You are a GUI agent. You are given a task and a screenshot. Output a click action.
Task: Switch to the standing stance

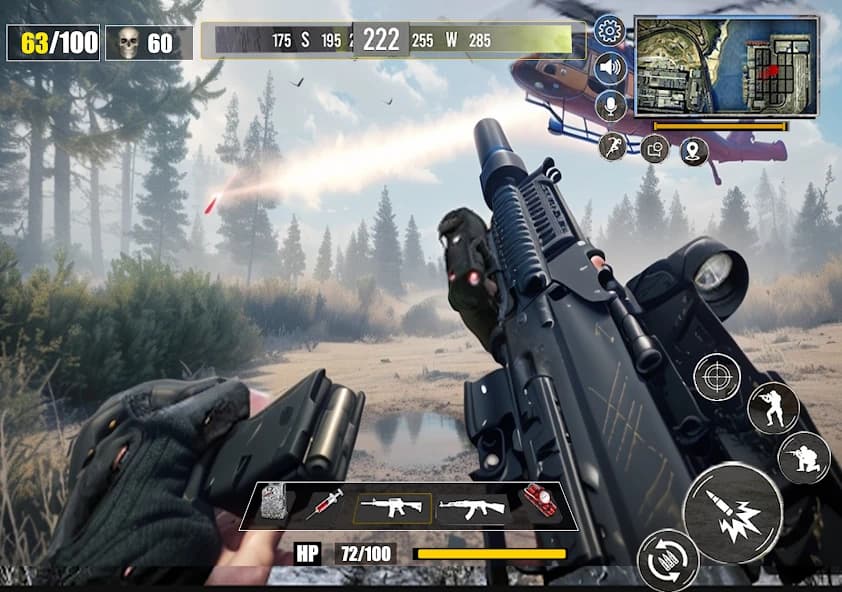point(772,408)
